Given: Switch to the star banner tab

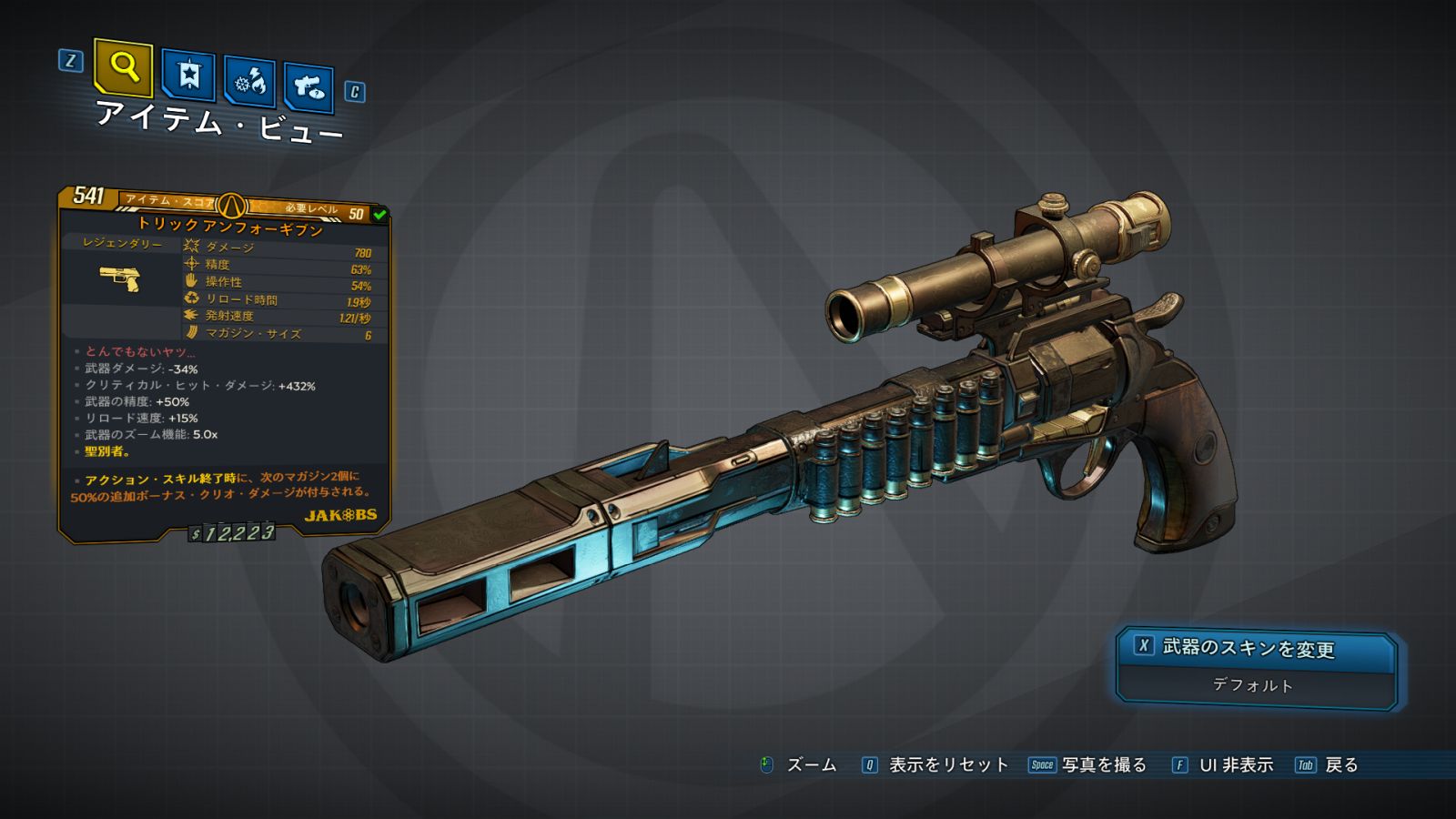Looking at the screenshot, I should (x=188, y=75).
